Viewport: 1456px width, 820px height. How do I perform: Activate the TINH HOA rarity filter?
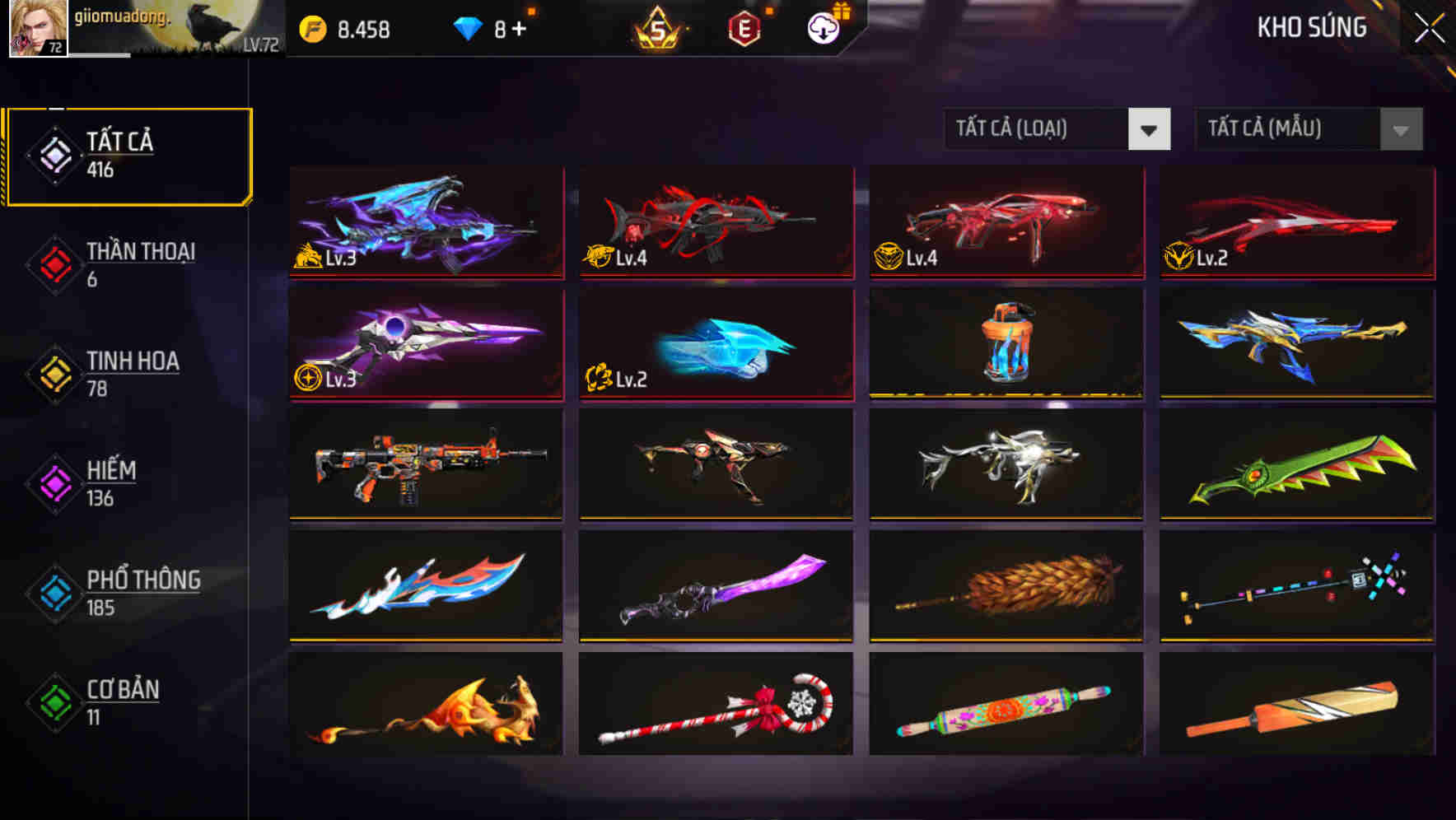pyautogui.click(x=134, y=362)
